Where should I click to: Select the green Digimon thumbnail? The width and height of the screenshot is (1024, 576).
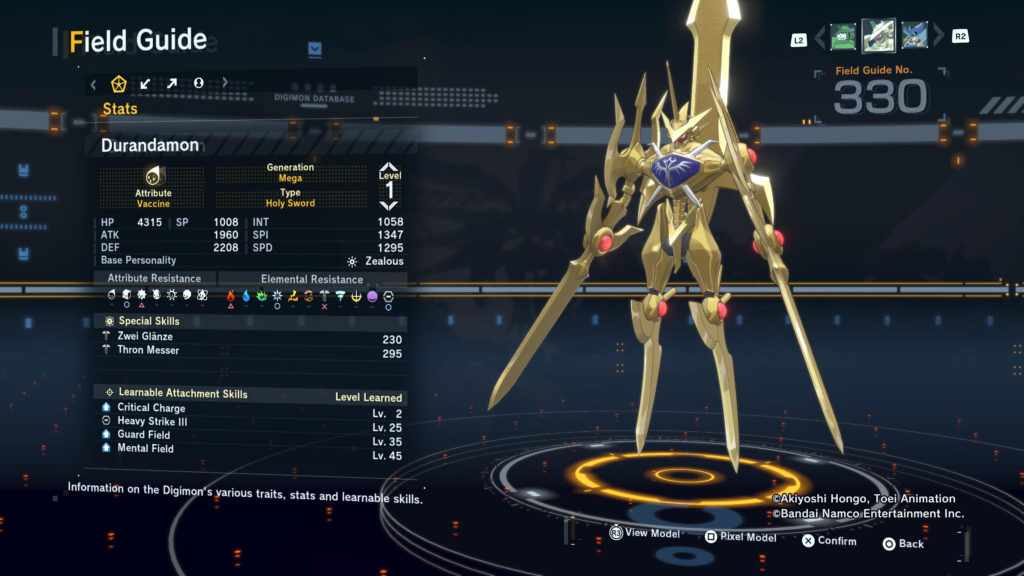843,37
